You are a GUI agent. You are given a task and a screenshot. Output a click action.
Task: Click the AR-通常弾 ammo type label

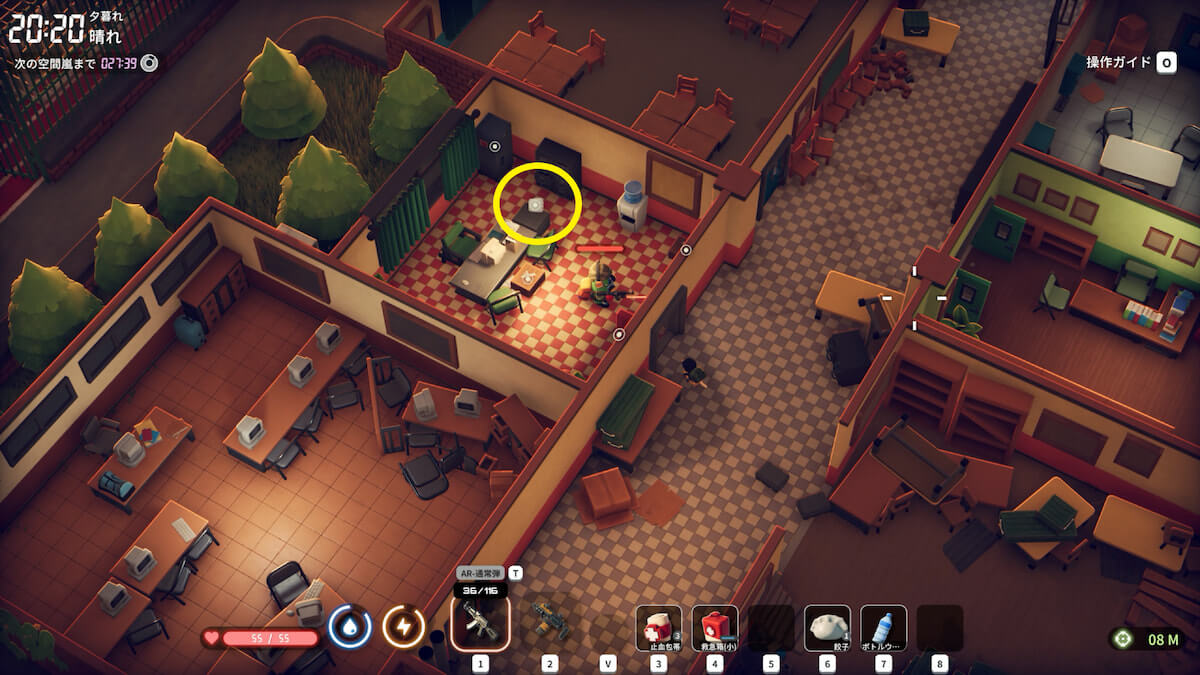480,574
